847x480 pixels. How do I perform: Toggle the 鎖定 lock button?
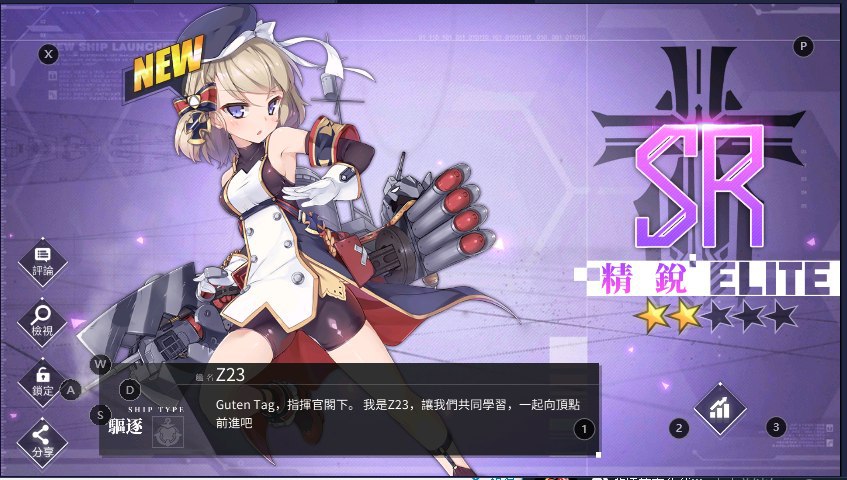42,378
